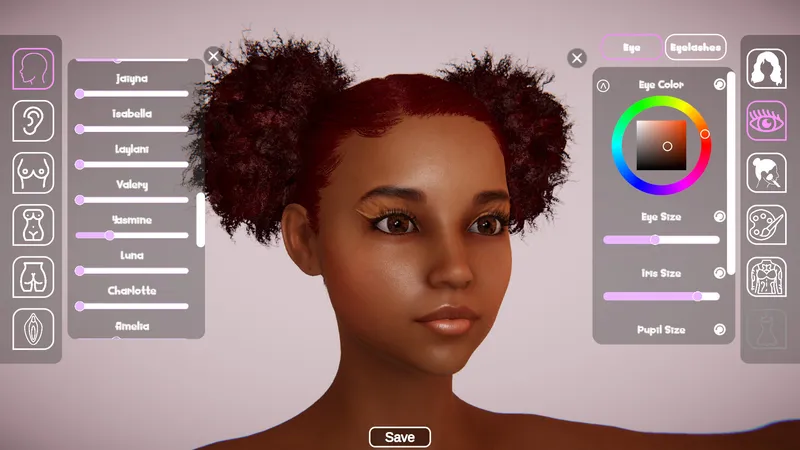
Task: Close the eye settings panel
Action: [576, 58]
